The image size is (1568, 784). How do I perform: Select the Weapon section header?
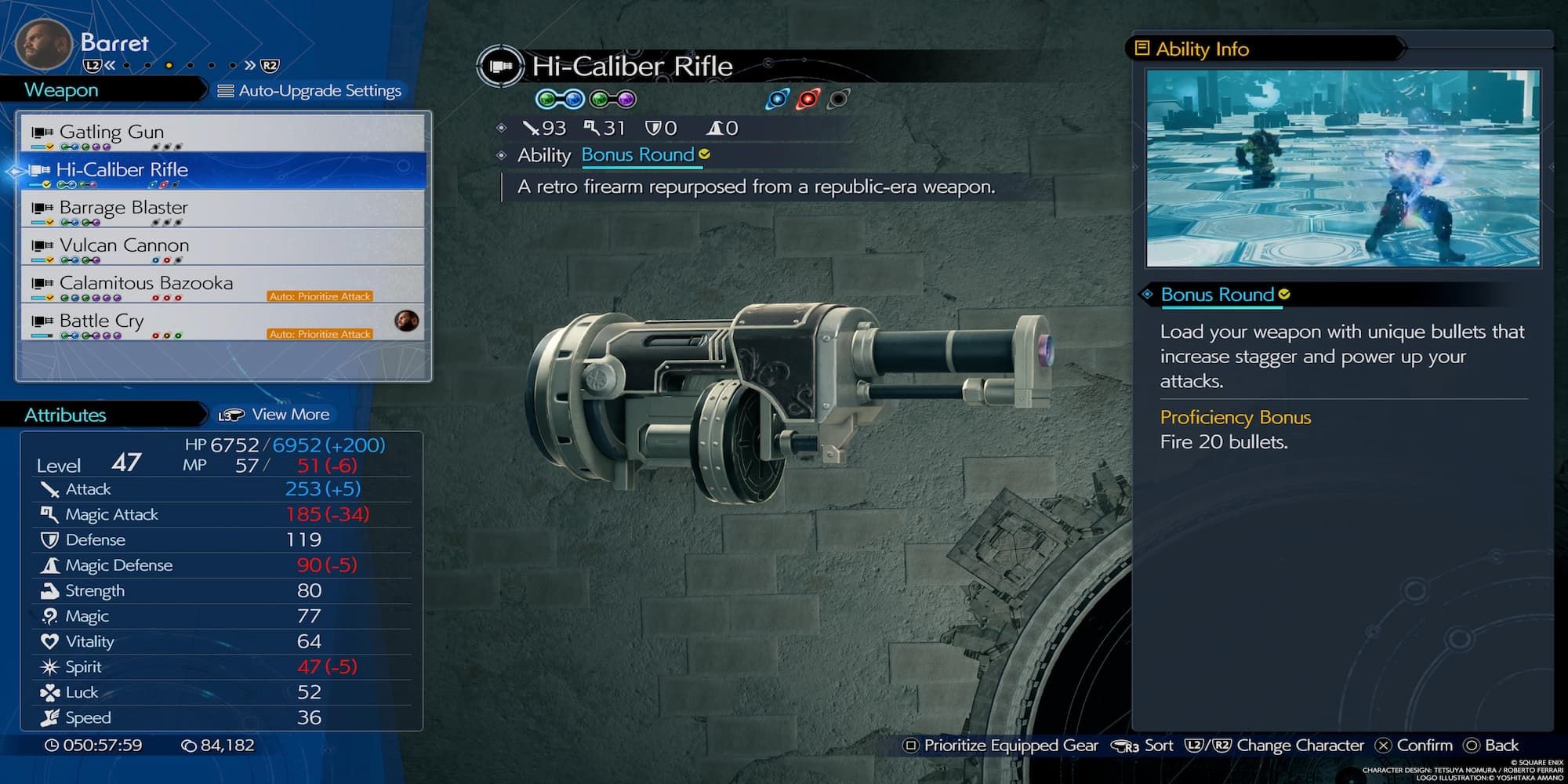click(x=61, y=90)
